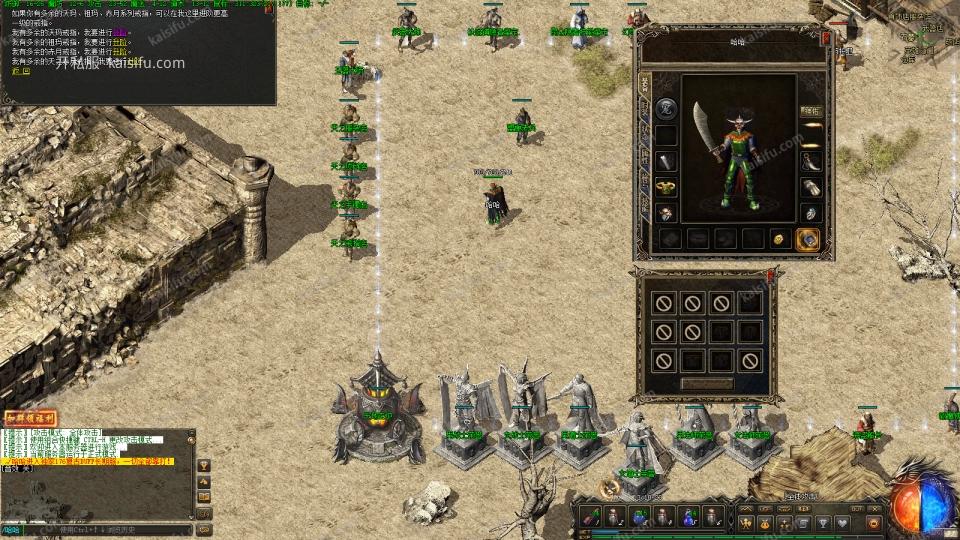Click the heart icon on bottom bar
Image resolution: width=960 pixels, height=540 pixels.
[x=843, y=522]
